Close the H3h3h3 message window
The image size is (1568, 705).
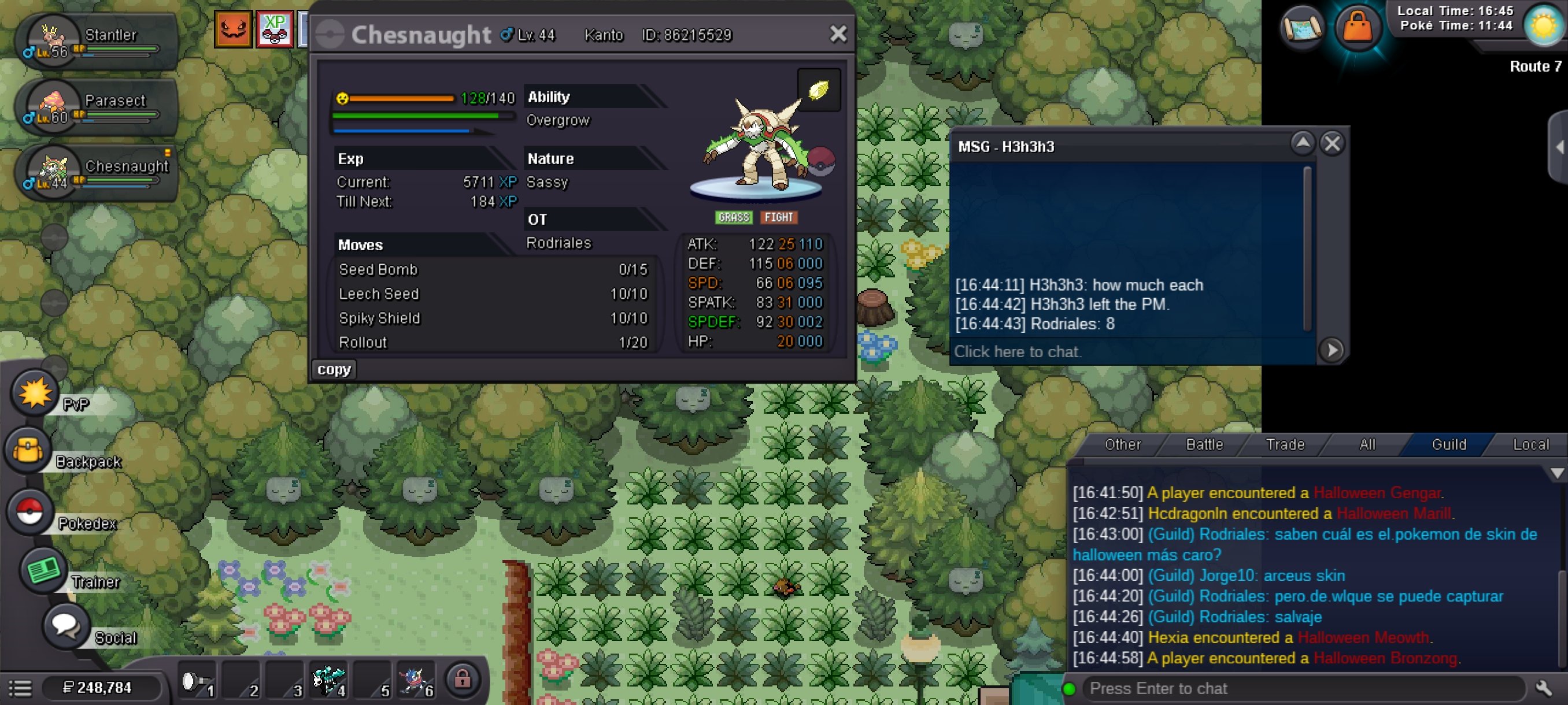click(1332, 144)
